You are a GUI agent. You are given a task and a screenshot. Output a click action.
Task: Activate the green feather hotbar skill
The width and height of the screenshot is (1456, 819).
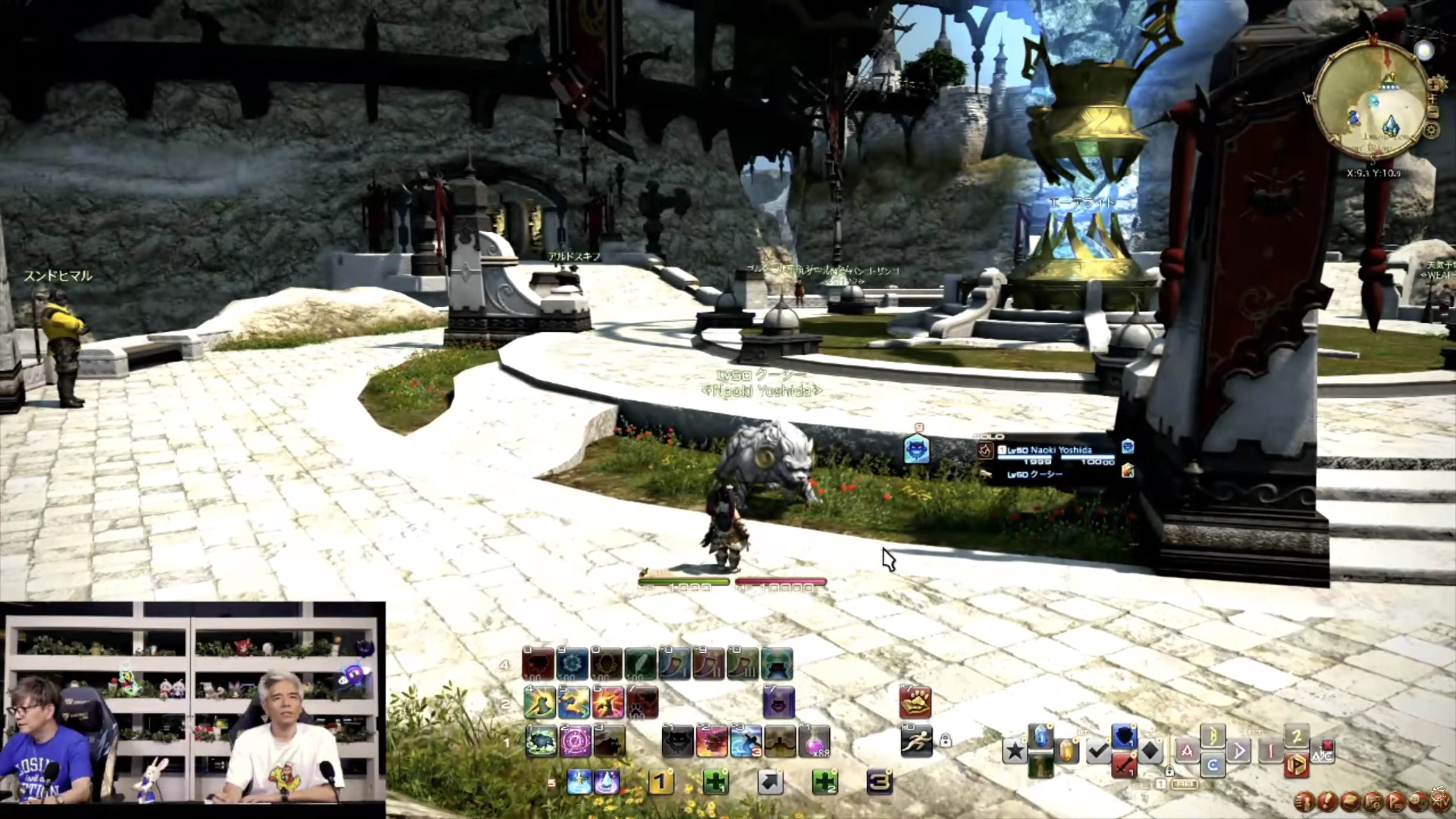[640, 664]
